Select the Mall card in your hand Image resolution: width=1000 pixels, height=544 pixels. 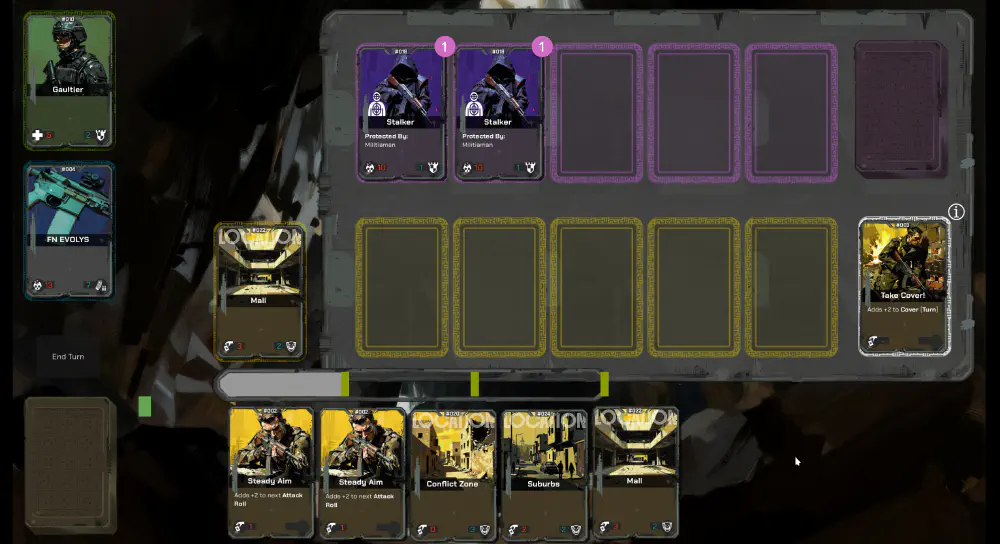click(x=635, y=471)
